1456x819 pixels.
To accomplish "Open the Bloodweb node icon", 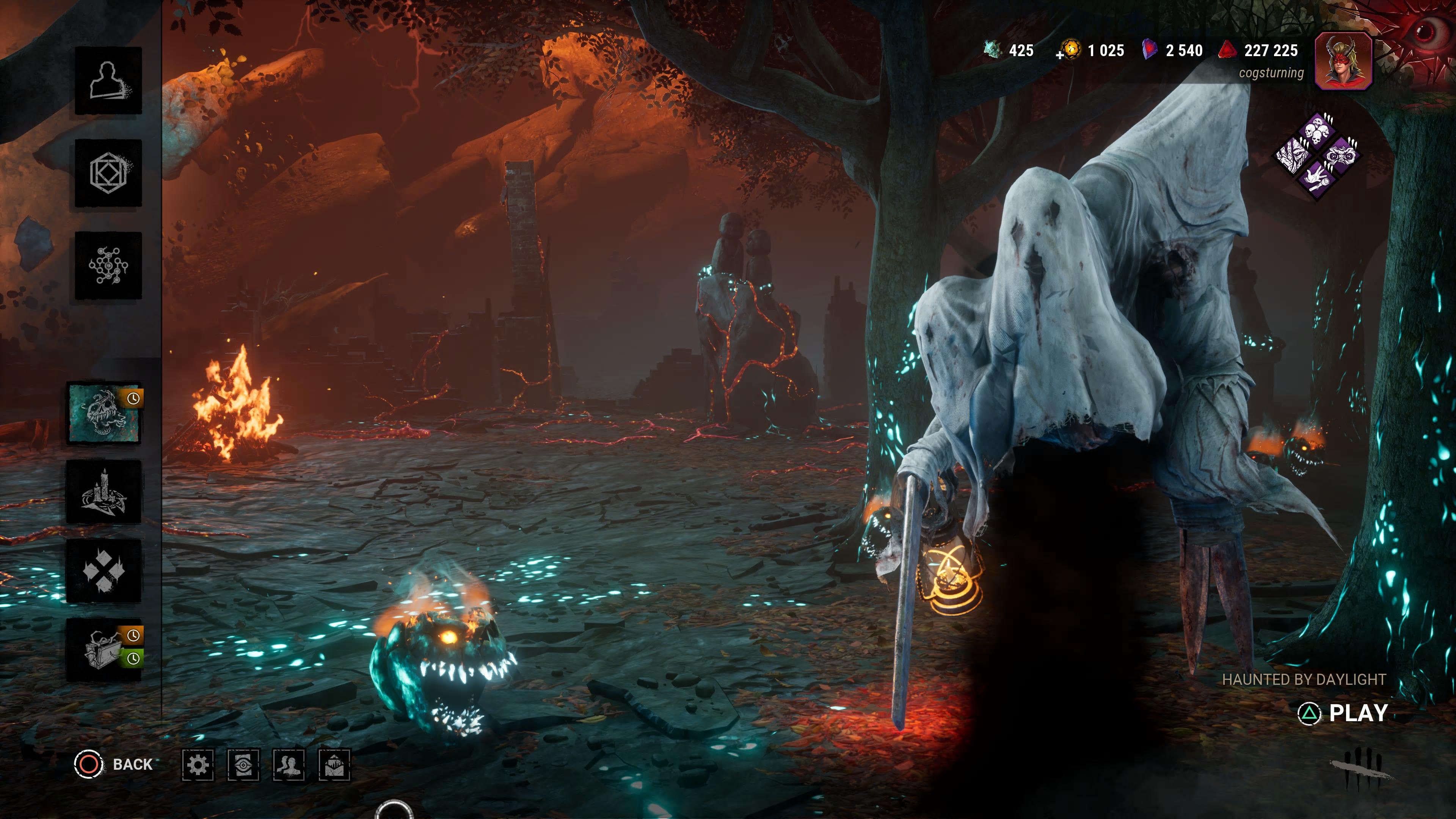I will click(x=108, y=265).
